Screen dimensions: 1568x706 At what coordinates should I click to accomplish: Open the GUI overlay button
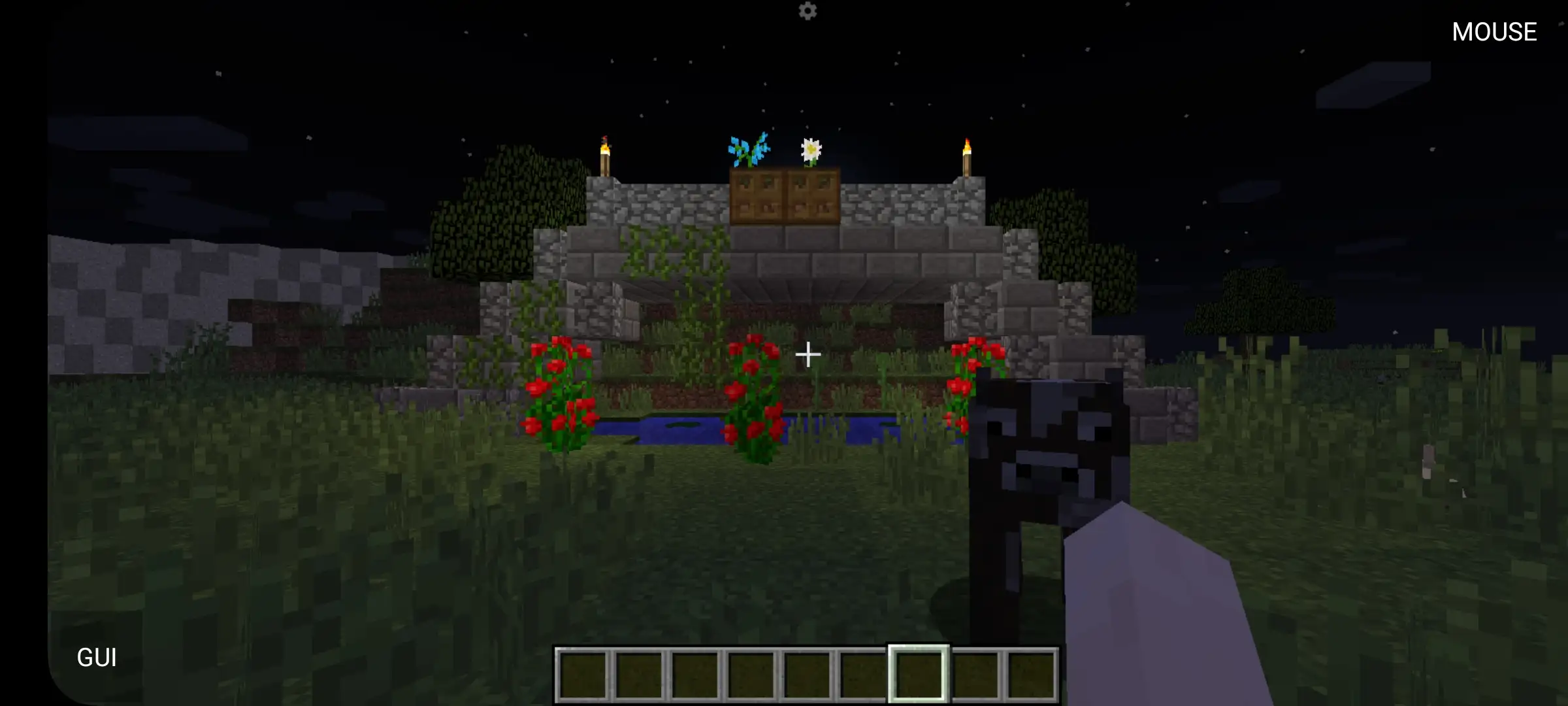pyautogui.click(x=97, y=657)
